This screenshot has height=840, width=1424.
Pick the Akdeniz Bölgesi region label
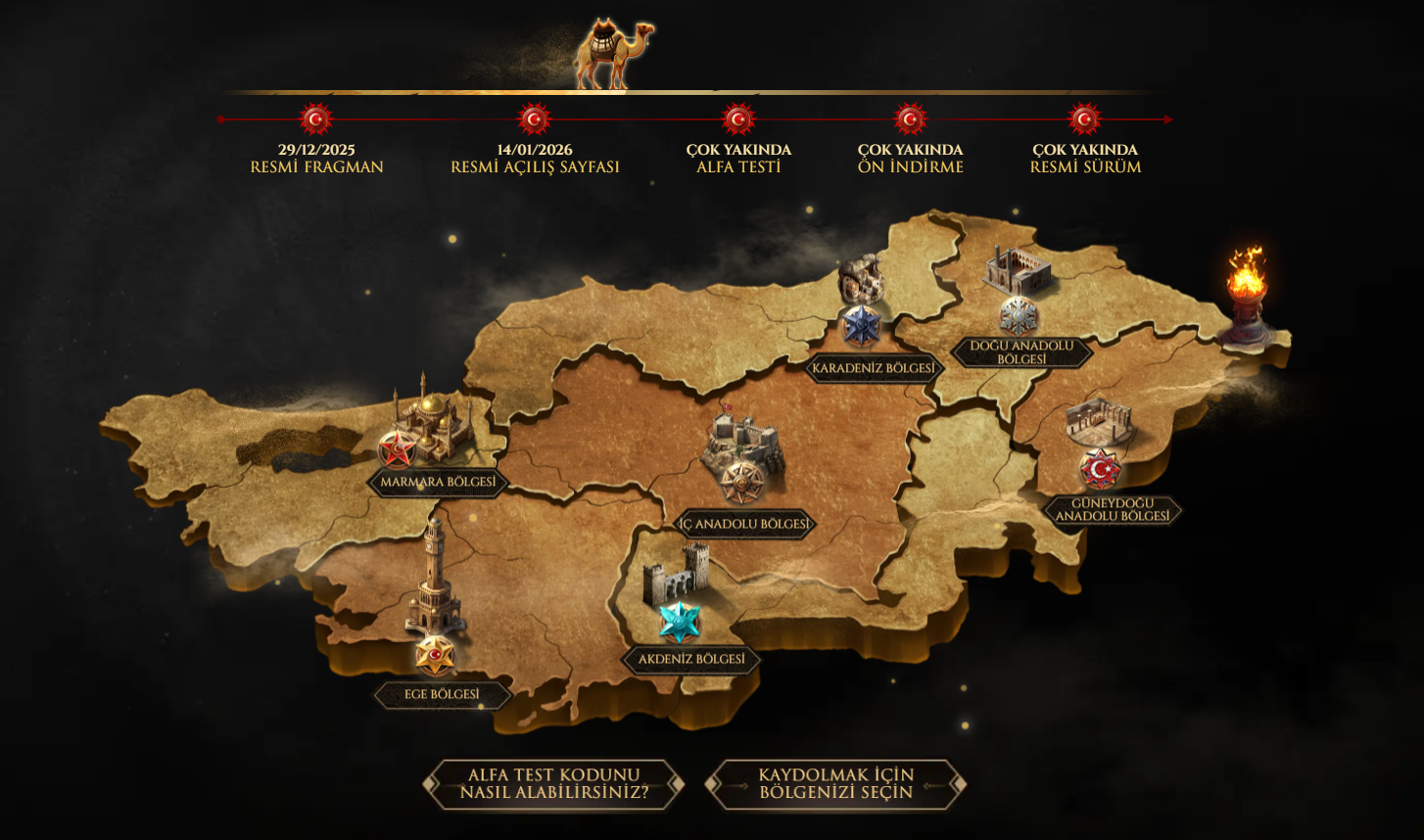click(x=691, y=660)
